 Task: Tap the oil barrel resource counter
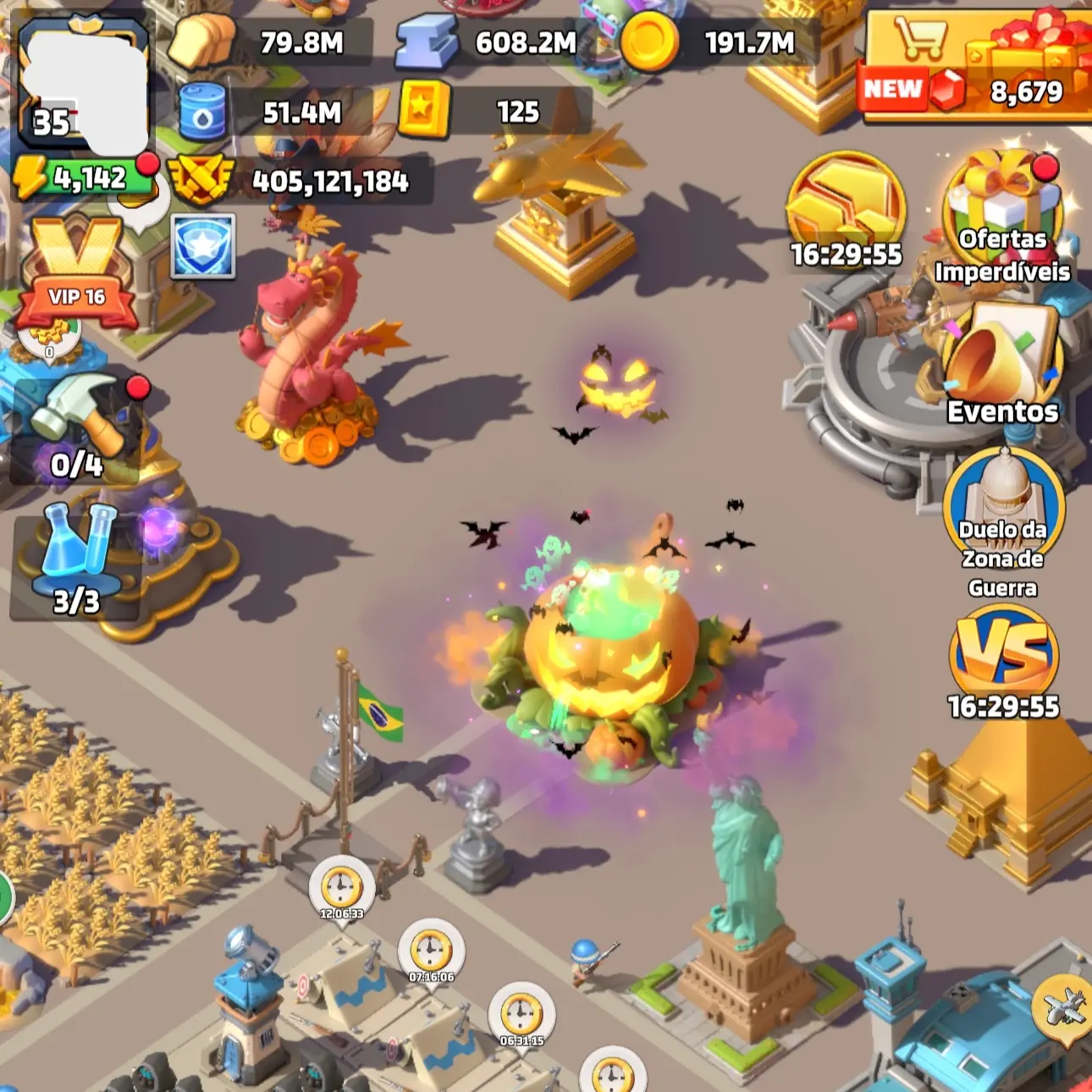tap(271, 113)
